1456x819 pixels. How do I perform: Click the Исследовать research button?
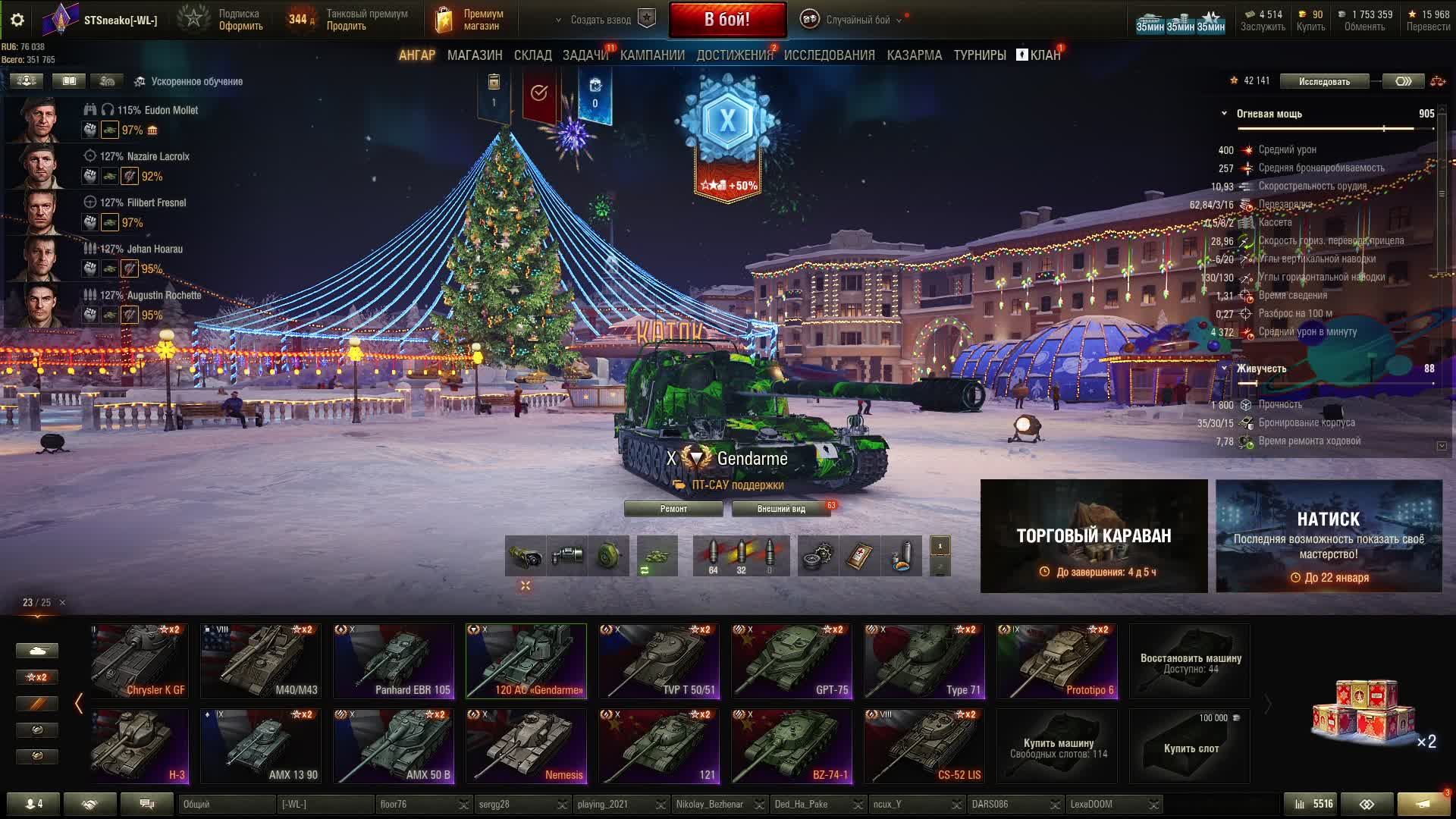[1324, 81]
